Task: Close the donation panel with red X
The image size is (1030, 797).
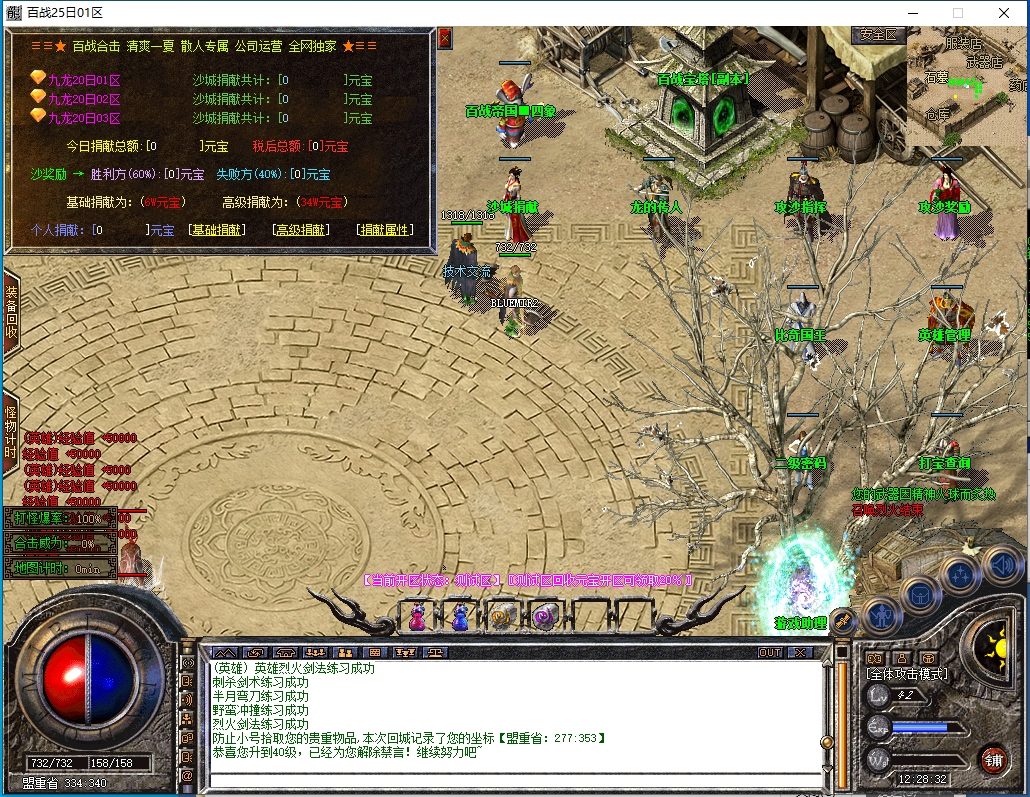Action: pyautogui.click(x=445, y=39)
